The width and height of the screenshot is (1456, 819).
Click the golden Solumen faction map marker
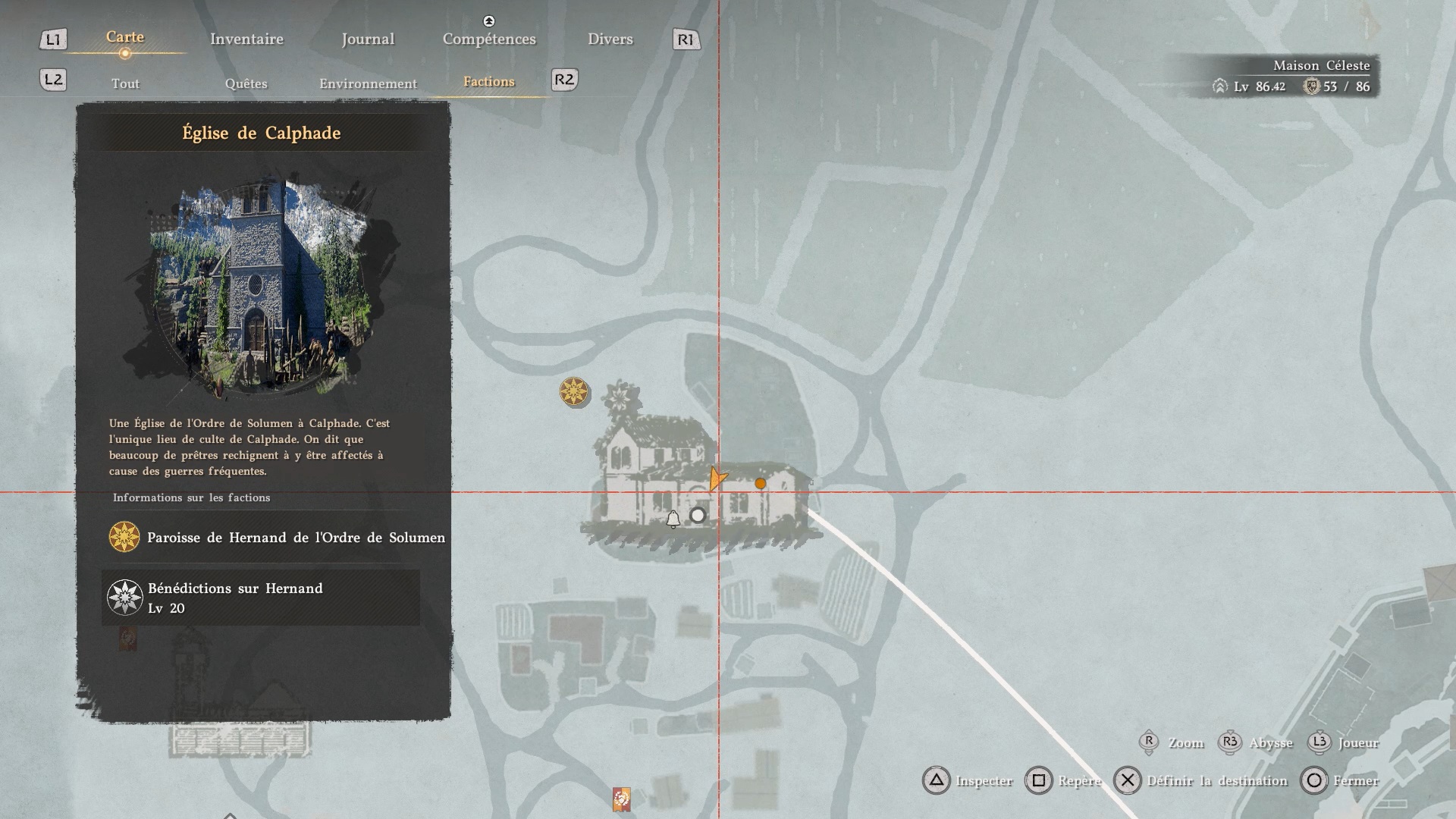point(574,392)
